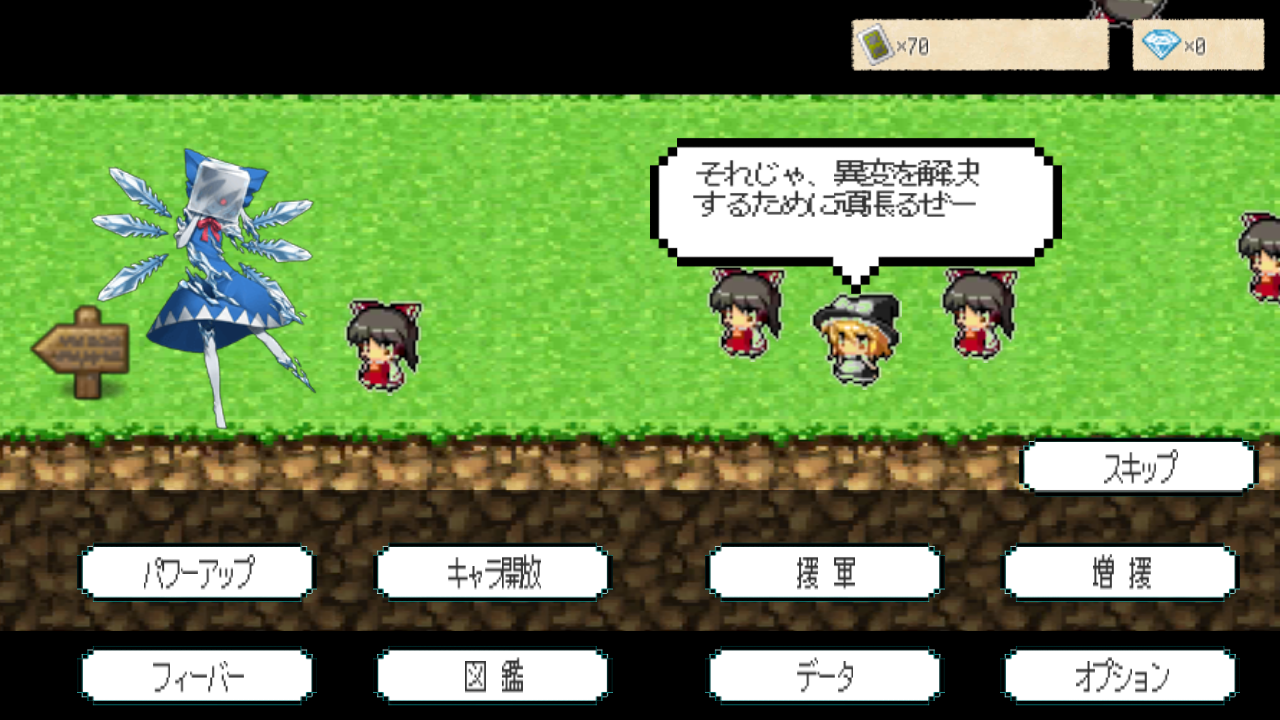1280x720 pixels.
Task: Open the フィーバー (Fever) menu
Action: point(197,675)
